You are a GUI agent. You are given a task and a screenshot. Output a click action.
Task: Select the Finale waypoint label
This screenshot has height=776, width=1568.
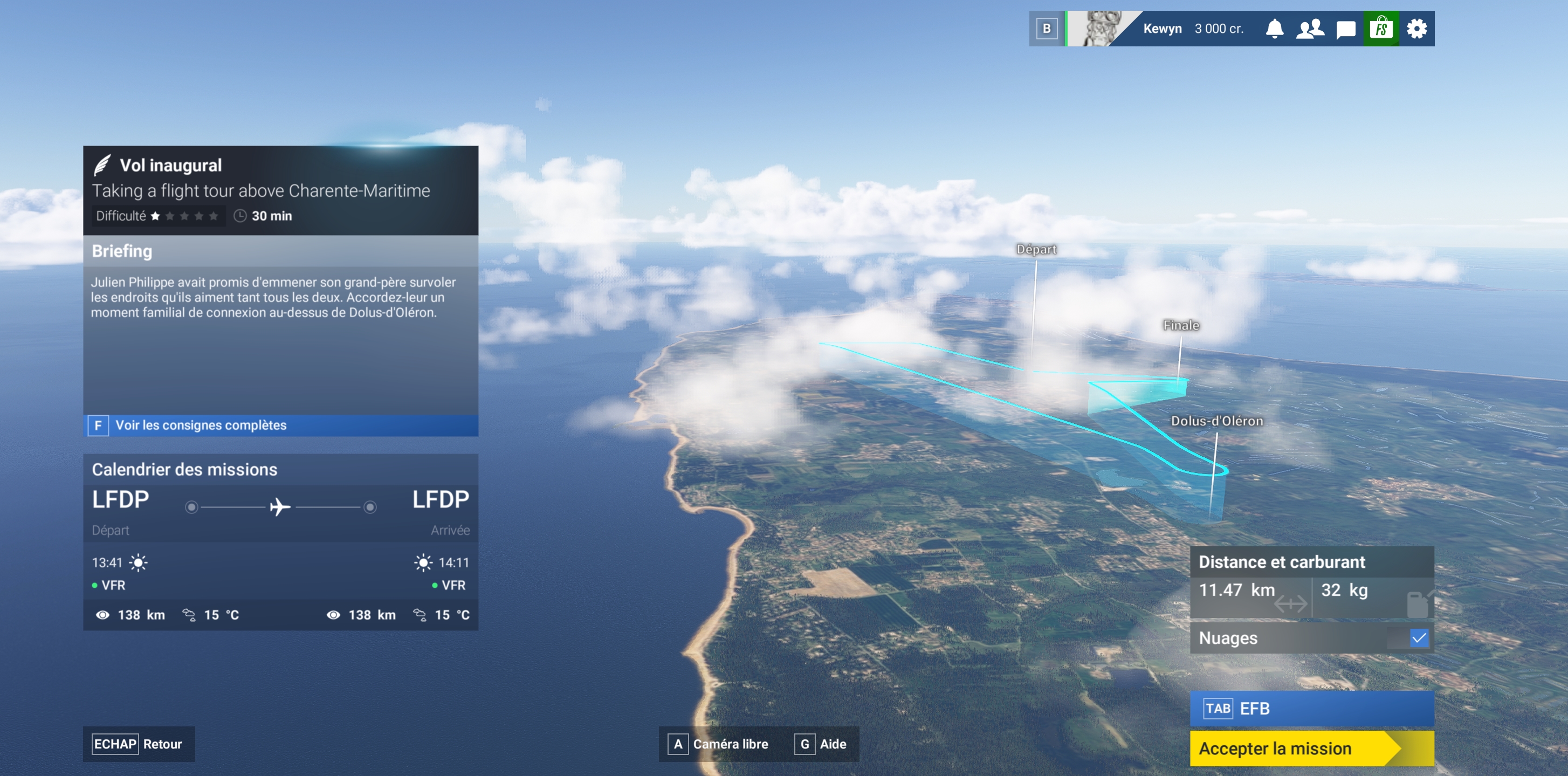click(1181, 326)
